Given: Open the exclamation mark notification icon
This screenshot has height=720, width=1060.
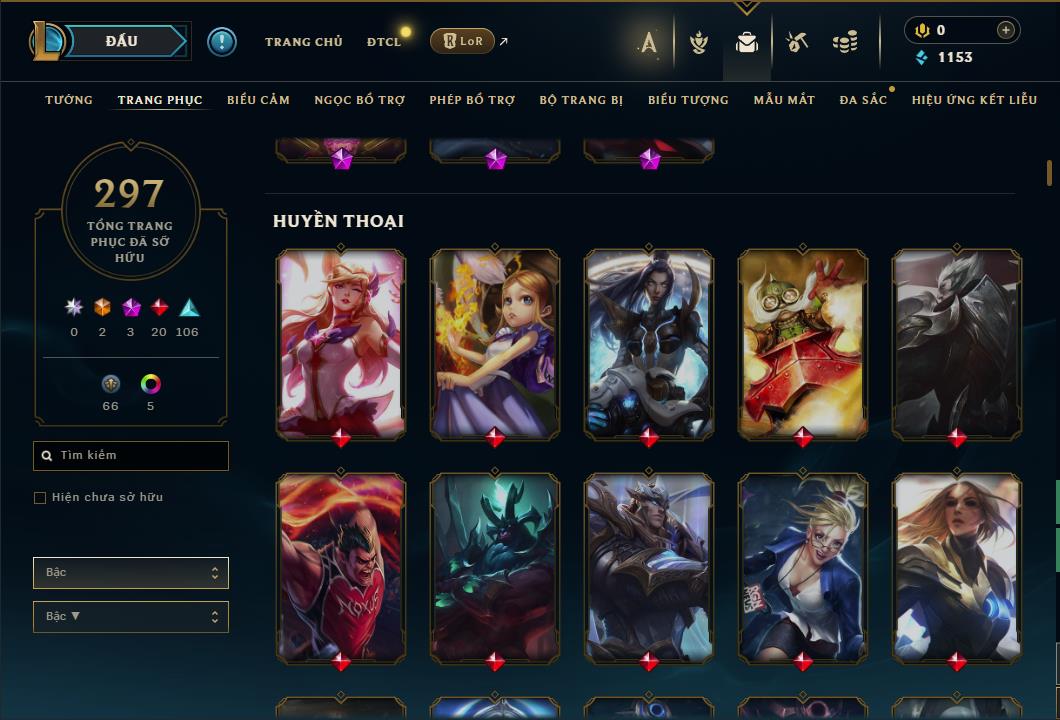Looking at the screenshot, I should coord(222,42).
